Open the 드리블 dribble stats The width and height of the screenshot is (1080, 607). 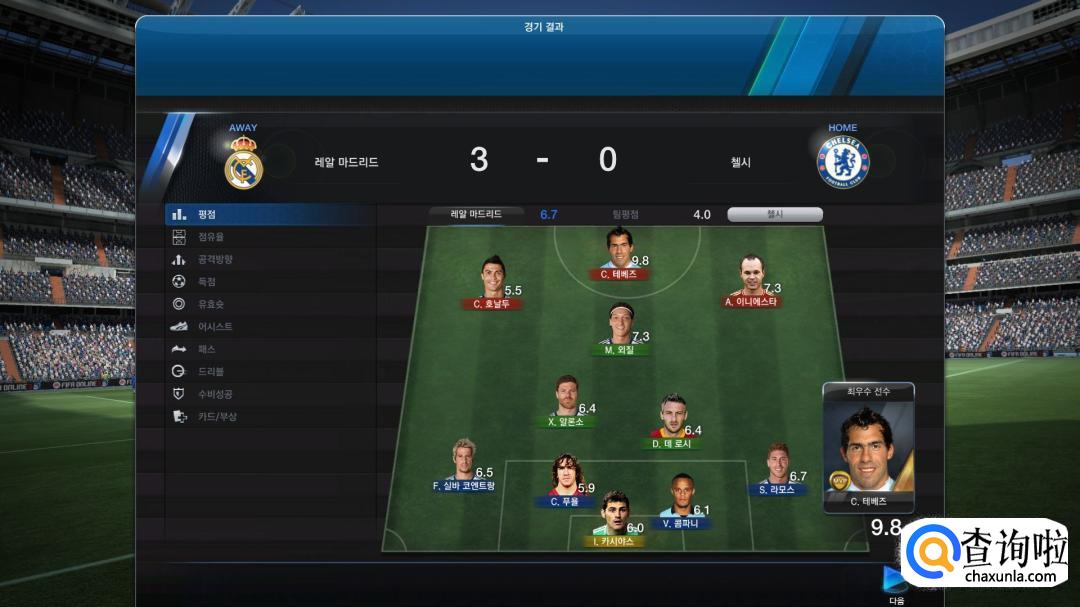point(210,372)
